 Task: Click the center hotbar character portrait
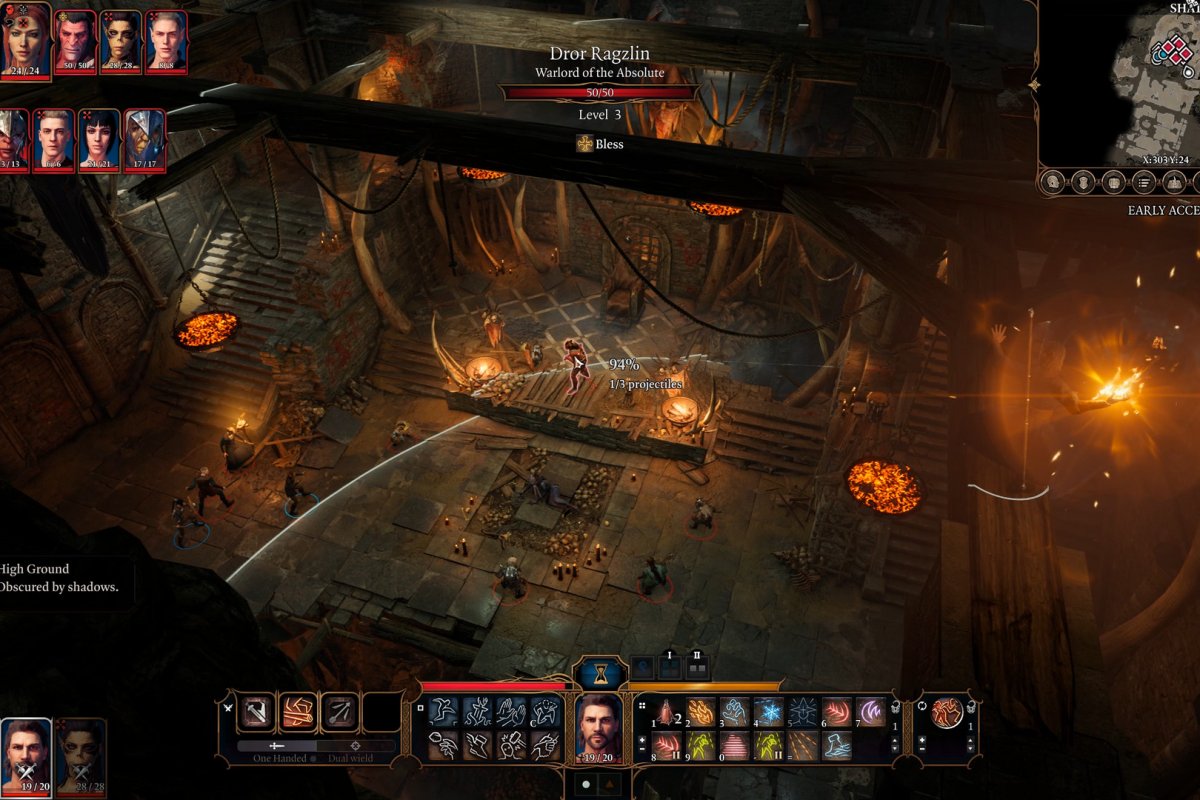pyautogui.click(x=600, y=722)
